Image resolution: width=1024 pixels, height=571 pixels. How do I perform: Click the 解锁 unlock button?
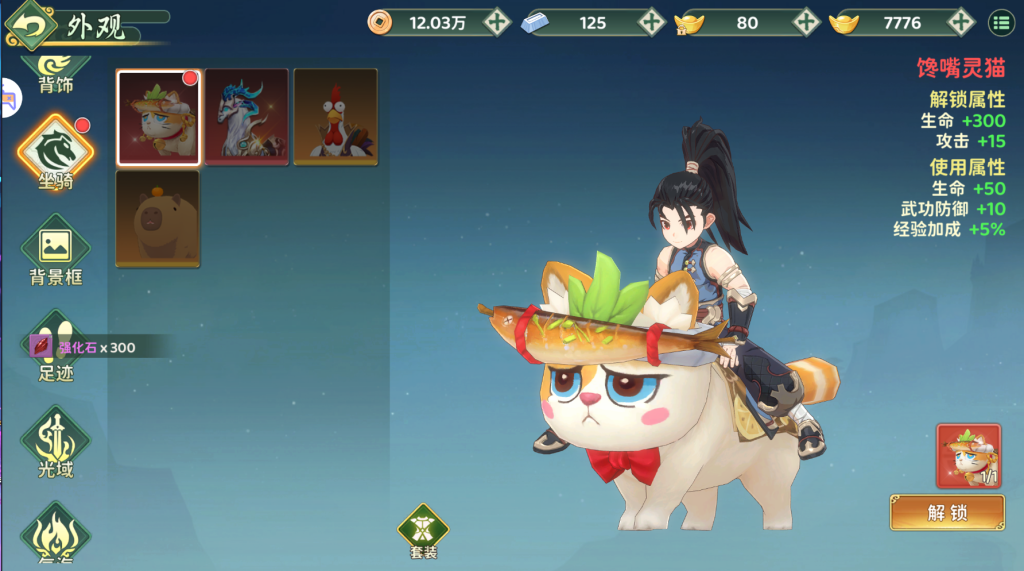(x=947, y=512)
